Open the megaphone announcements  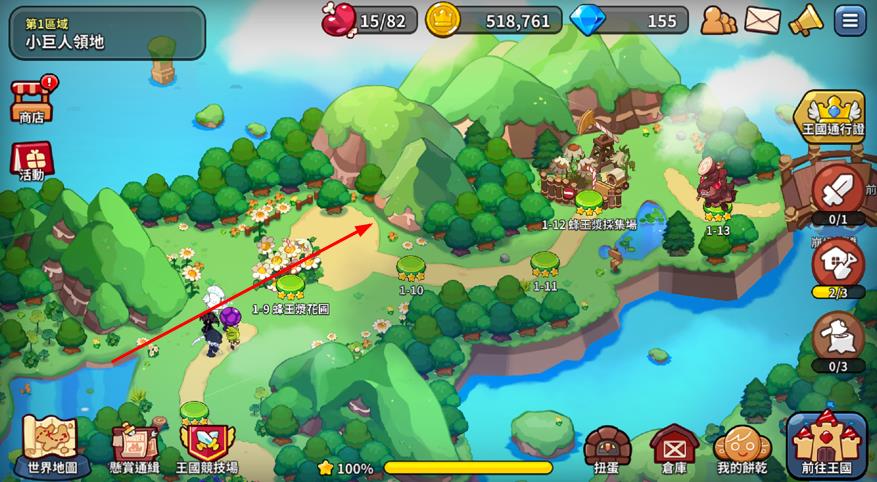tap(805, 20)
